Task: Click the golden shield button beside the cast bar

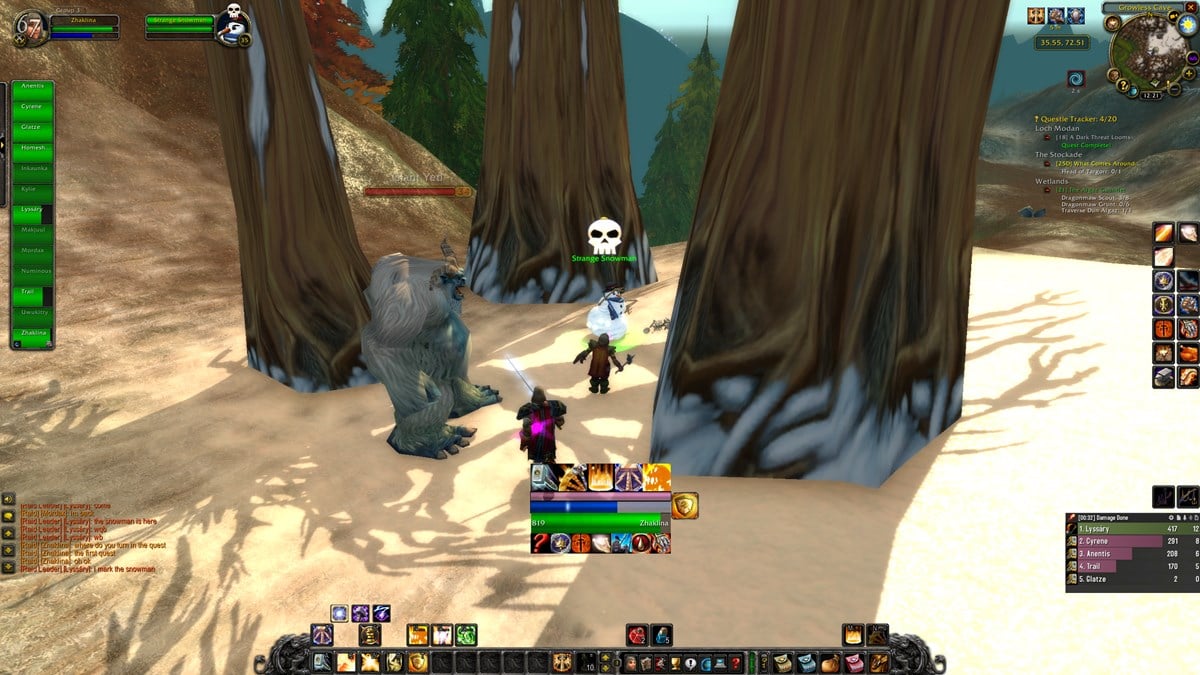Action: coord(685,505)
